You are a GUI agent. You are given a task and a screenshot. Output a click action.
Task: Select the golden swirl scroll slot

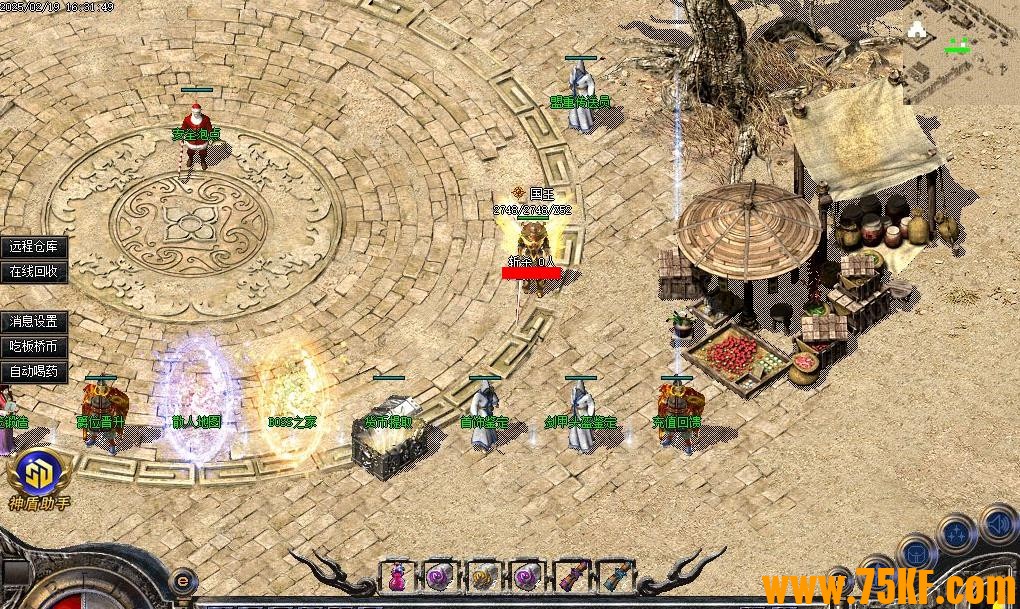click(x=483, y=576)
